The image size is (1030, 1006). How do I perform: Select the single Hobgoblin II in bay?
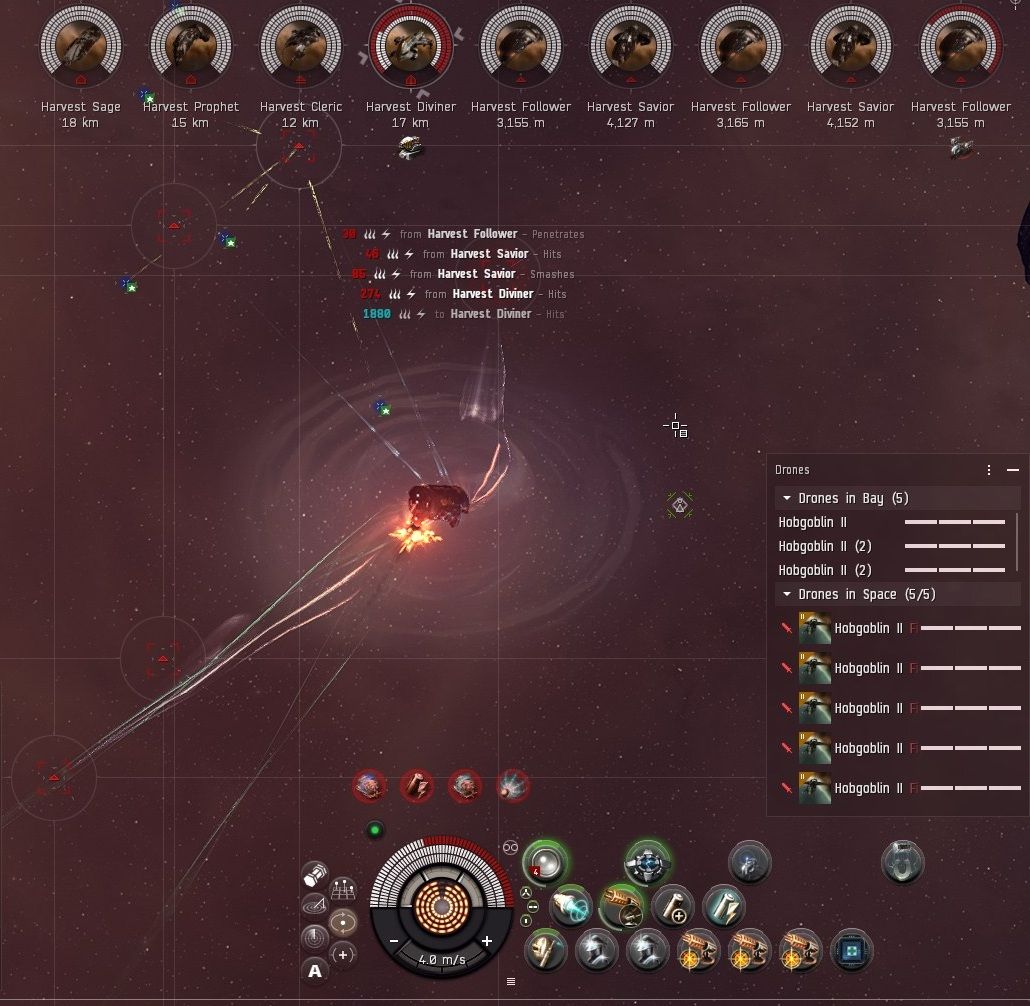pyautogui.click(x=812, y=522)
